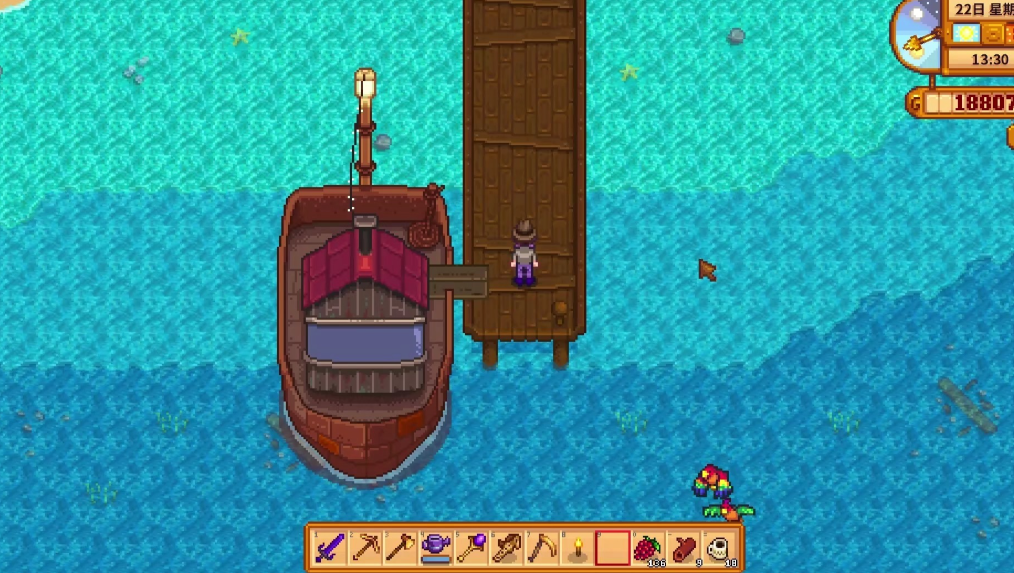This screenshot has width=1014, height=573.
Task: Select the wooden fishing rod slot
Action: [507, 548]
